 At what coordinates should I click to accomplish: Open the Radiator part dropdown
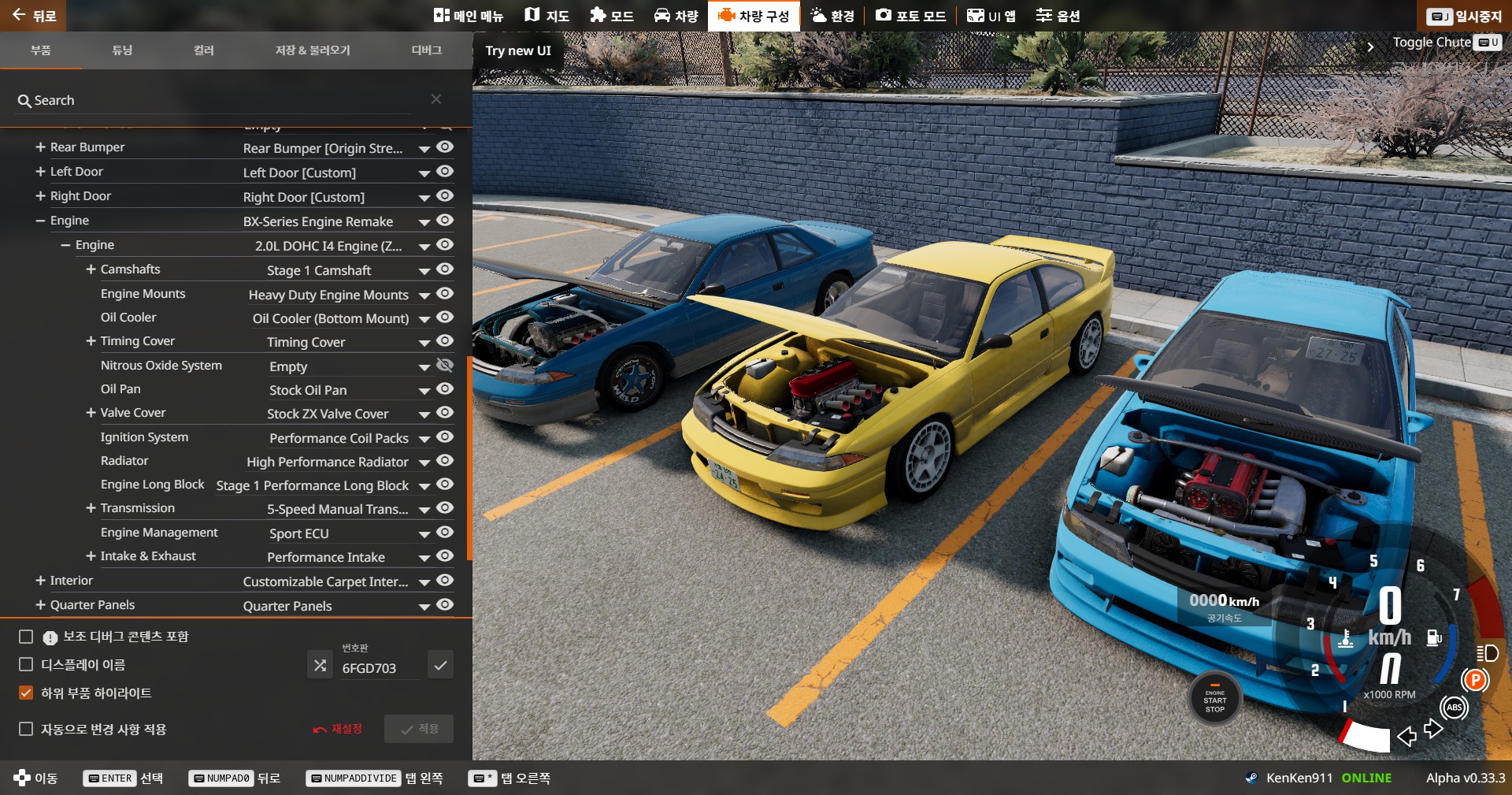click(424, 463)
